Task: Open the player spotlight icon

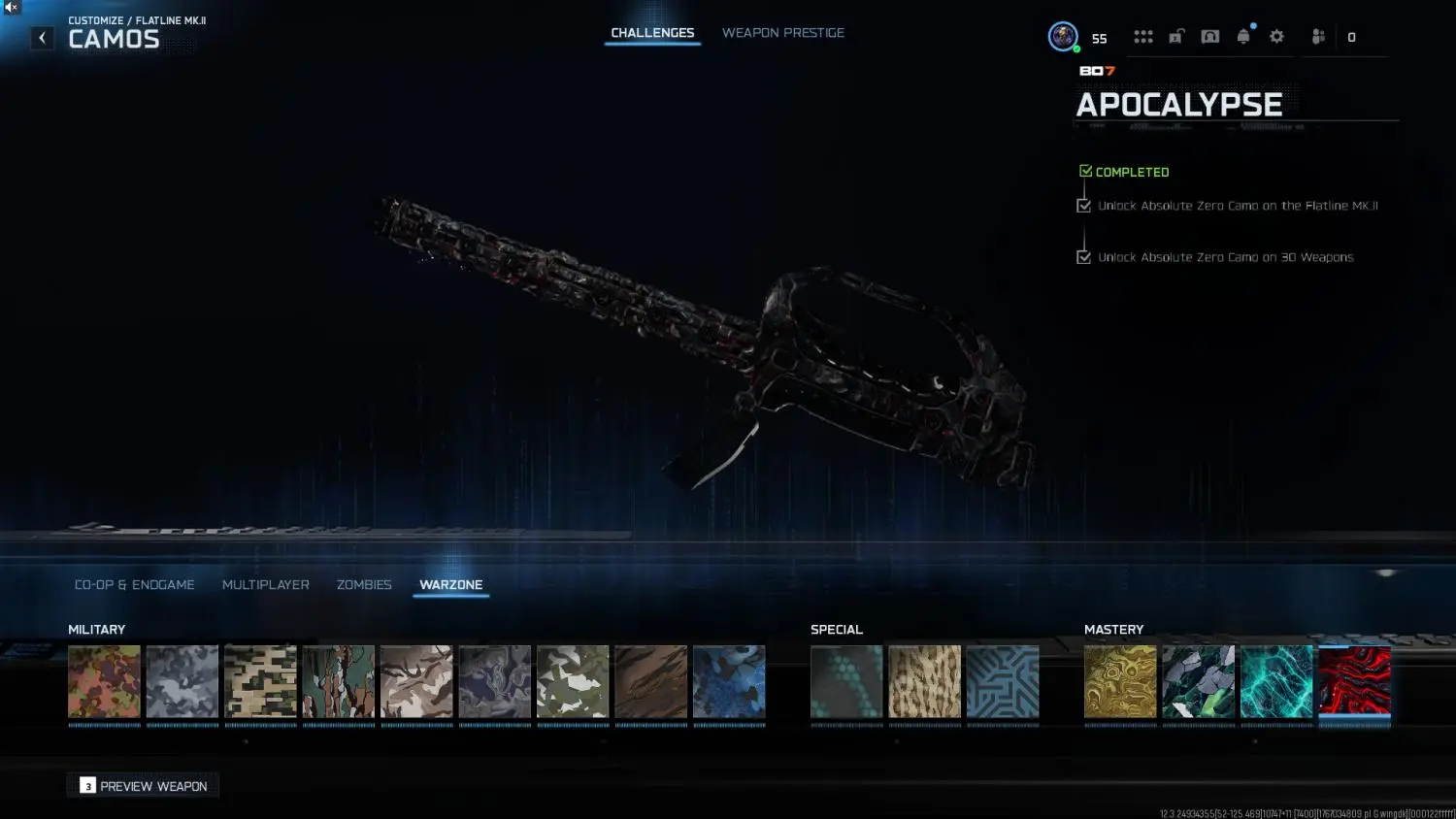Action: pyautogui.click(x=1209, y=36)
